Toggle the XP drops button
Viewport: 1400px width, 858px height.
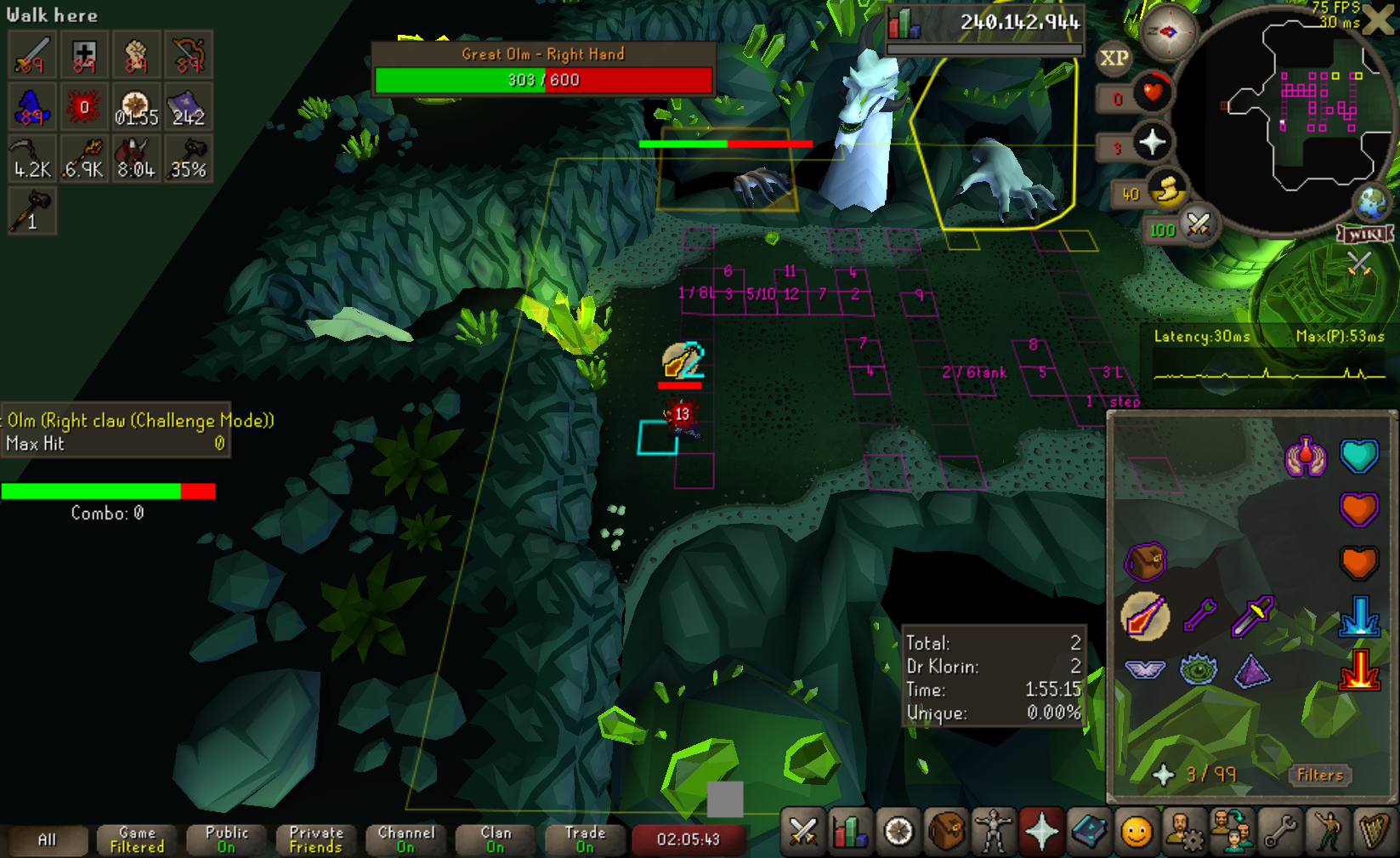[1114, 59]
